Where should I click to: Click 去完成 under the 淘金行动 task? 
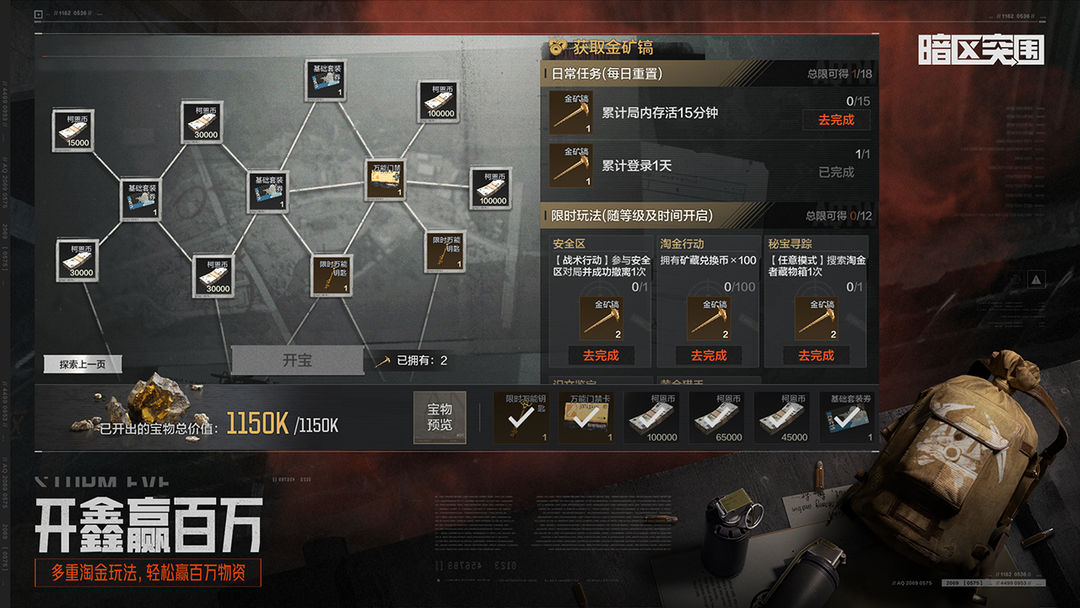click(708, 355)
